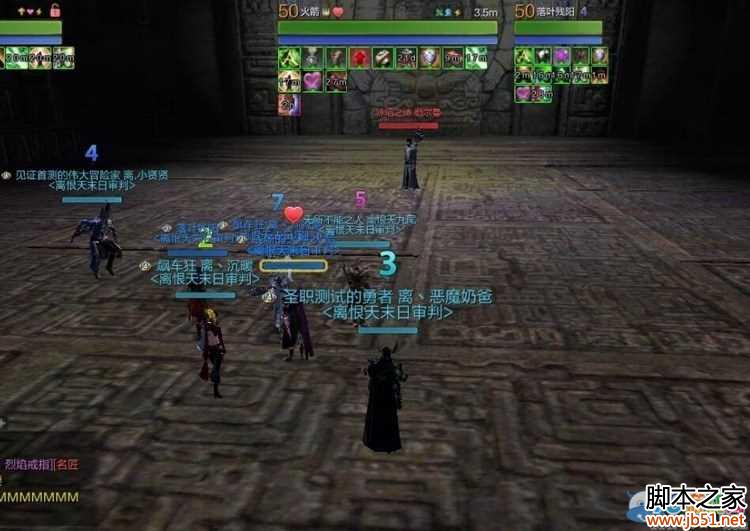Viewport: 750px width, 531px height.
Task: Inspect the purple star buff on 落叶残阳
Action: tap(559, 57)
